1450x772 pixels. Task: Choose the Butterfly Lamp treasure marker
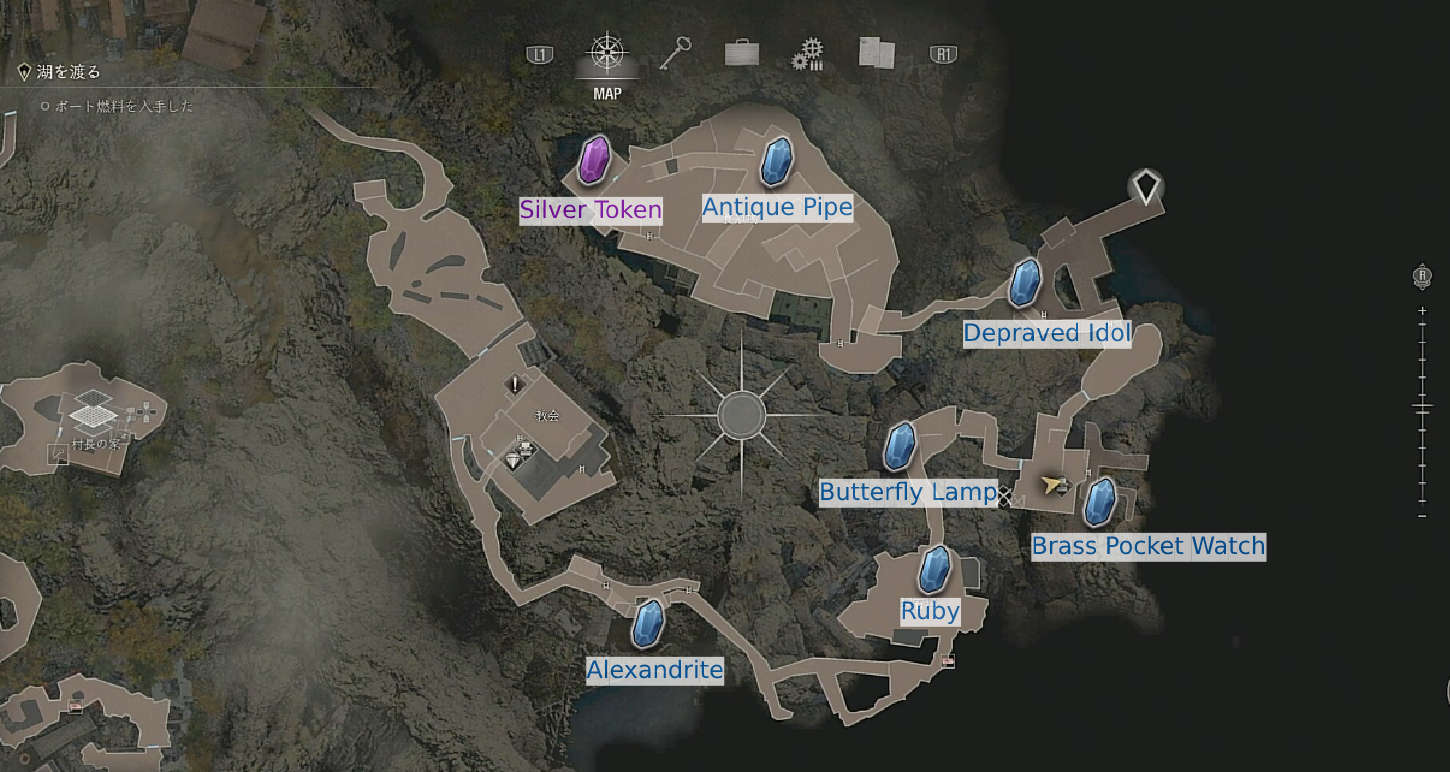pos(900,446)
